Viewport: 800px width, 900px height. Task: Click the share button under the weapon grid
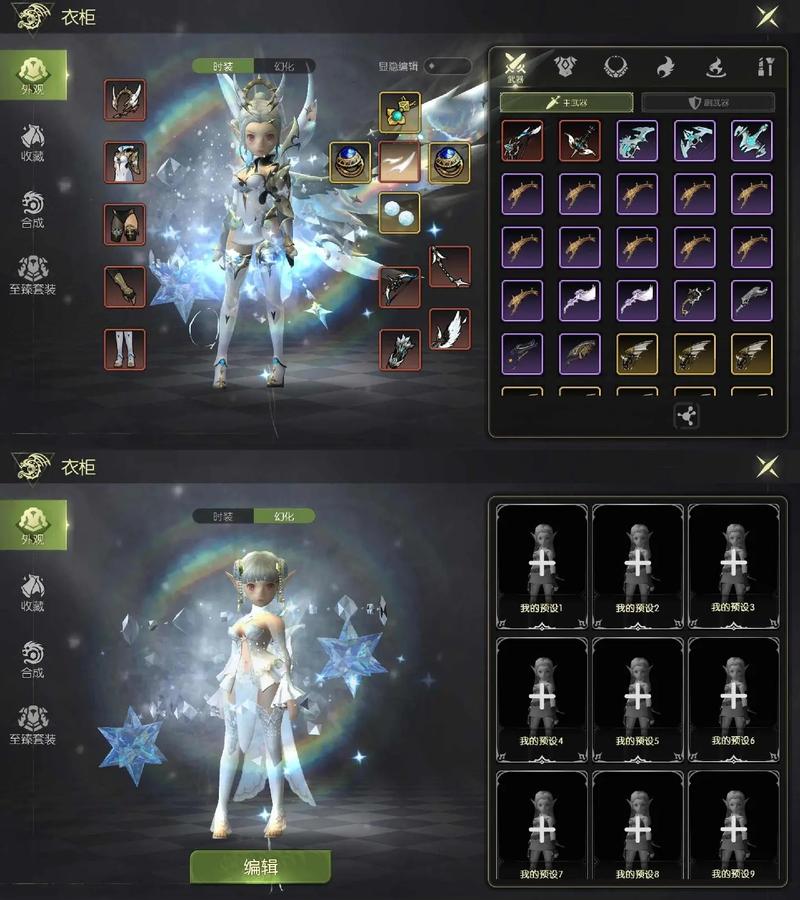(686, 416)
